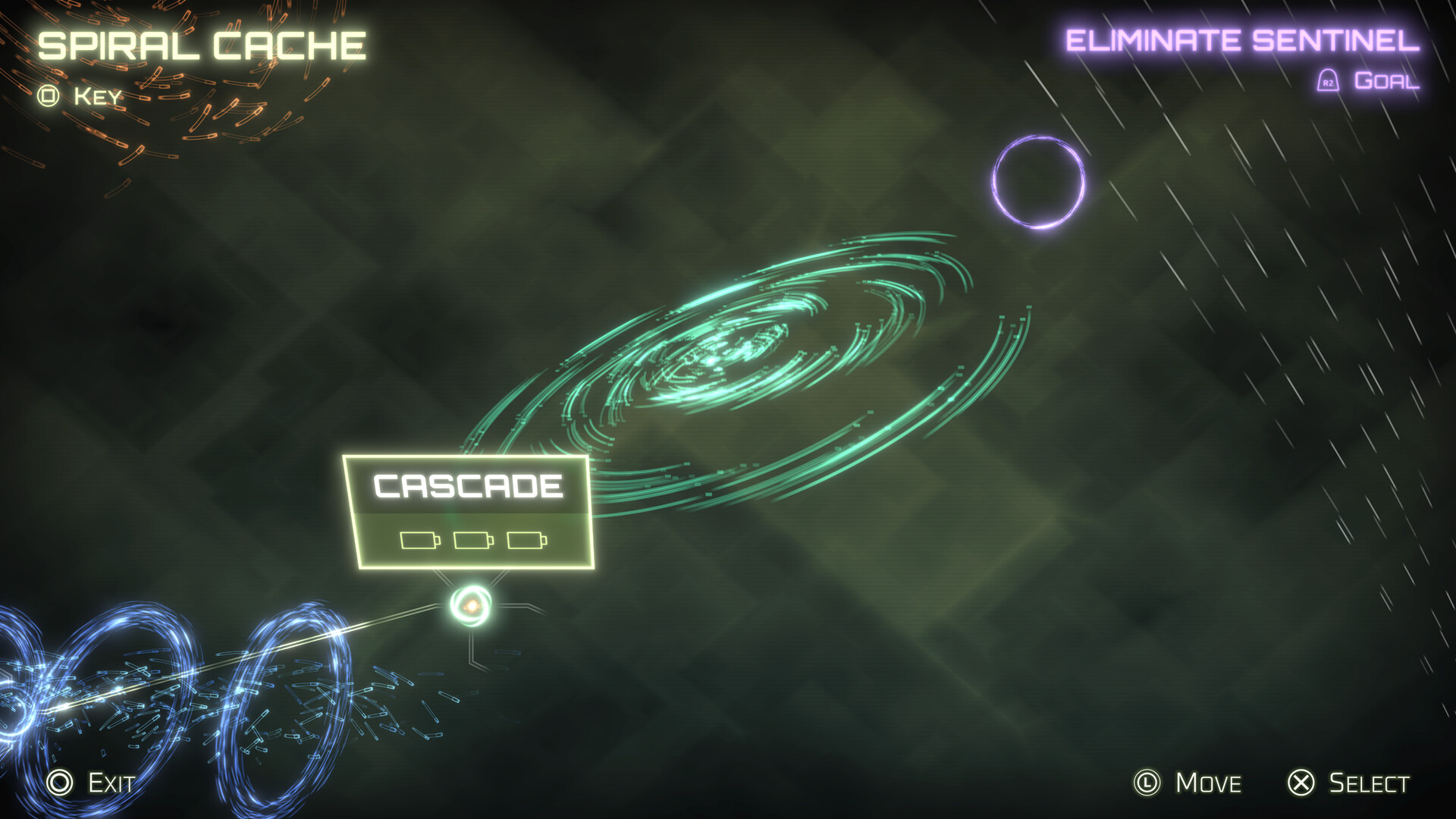
Task: Click Exit to leave the map
Action: point(108,783)
